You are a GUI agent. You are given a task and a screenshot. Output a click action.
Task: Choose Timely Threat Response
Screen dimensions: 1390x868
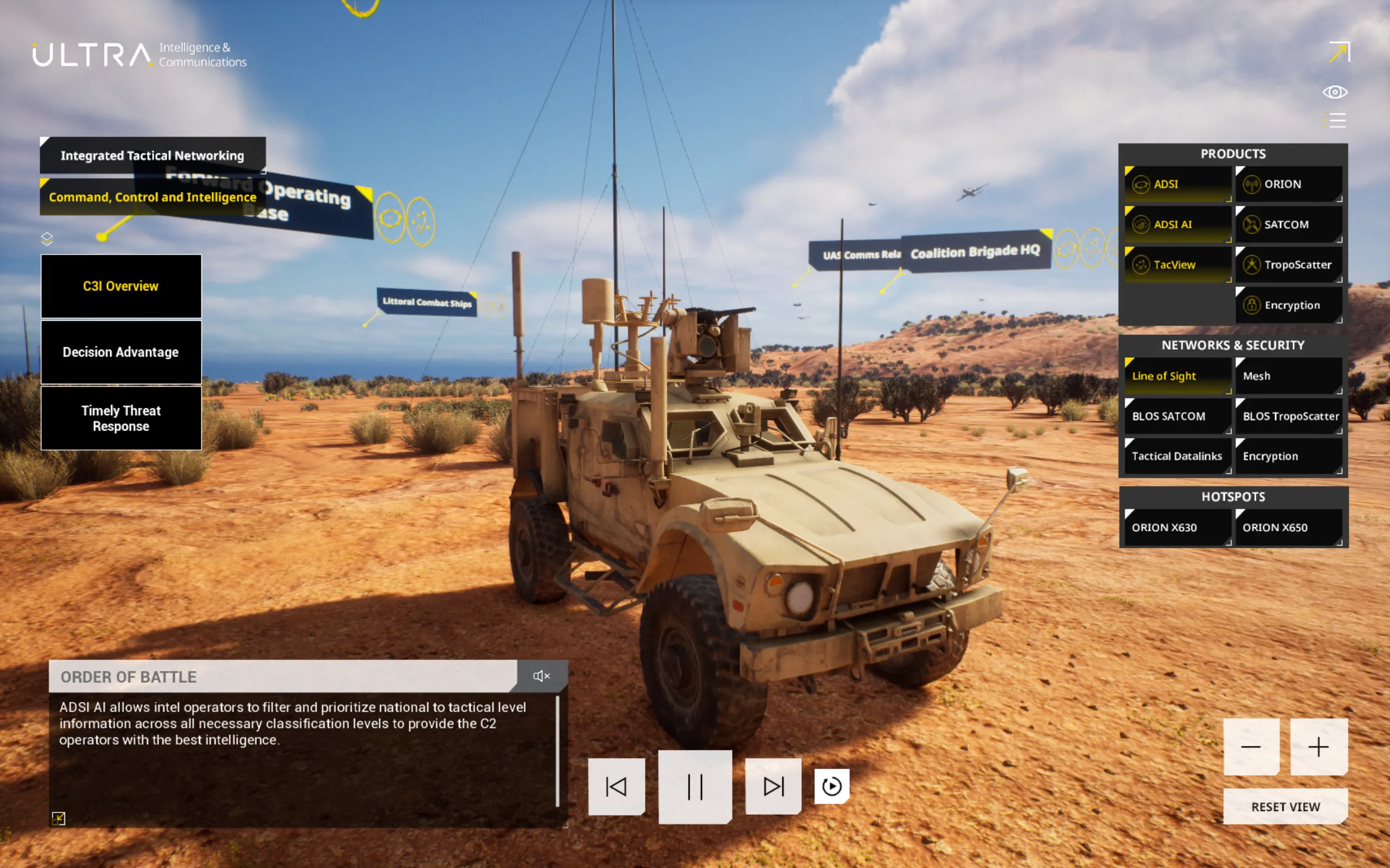click(x=121, y=418)
